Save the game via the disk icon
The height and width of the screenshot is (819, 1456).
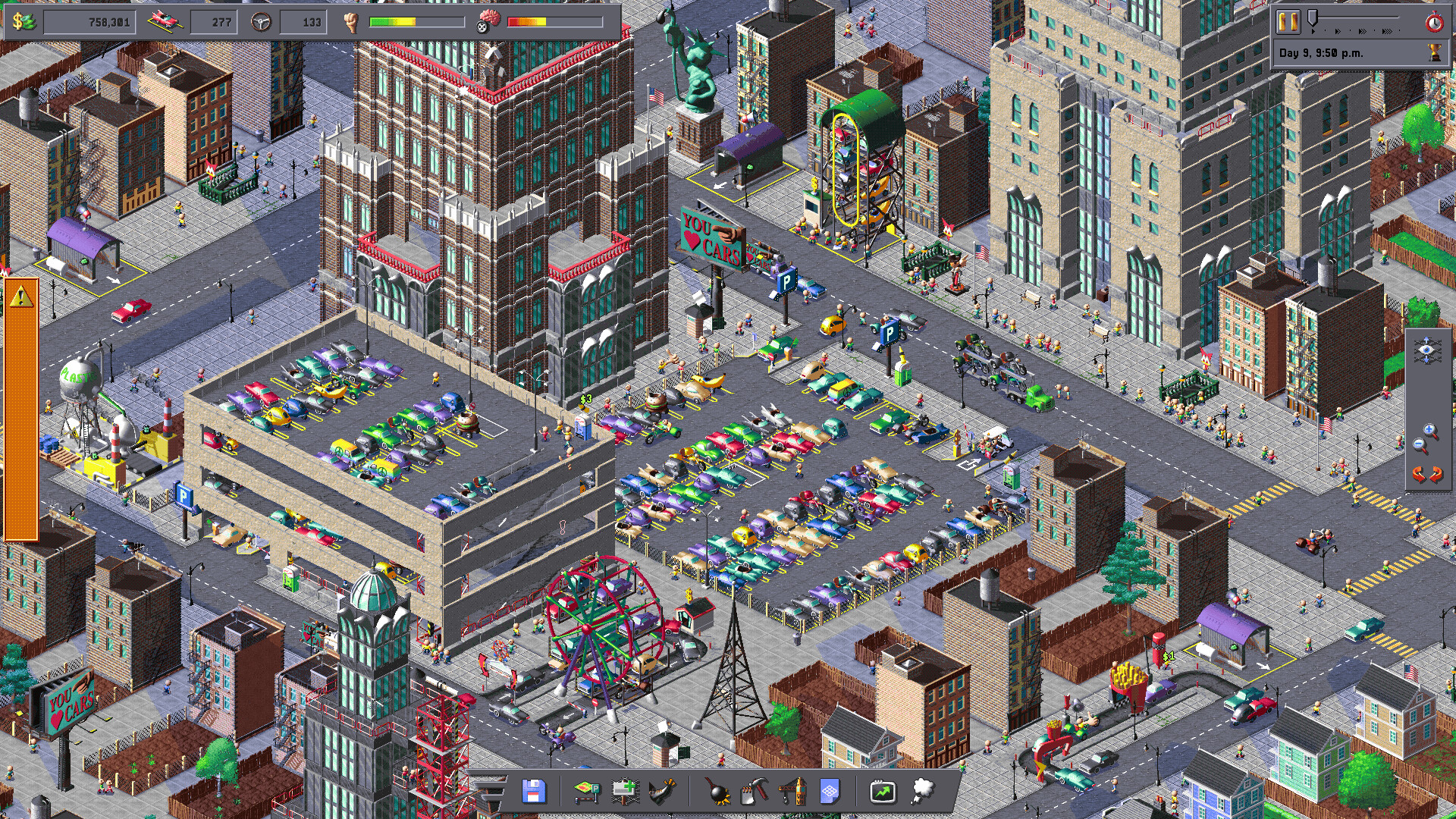pos(533,792)
